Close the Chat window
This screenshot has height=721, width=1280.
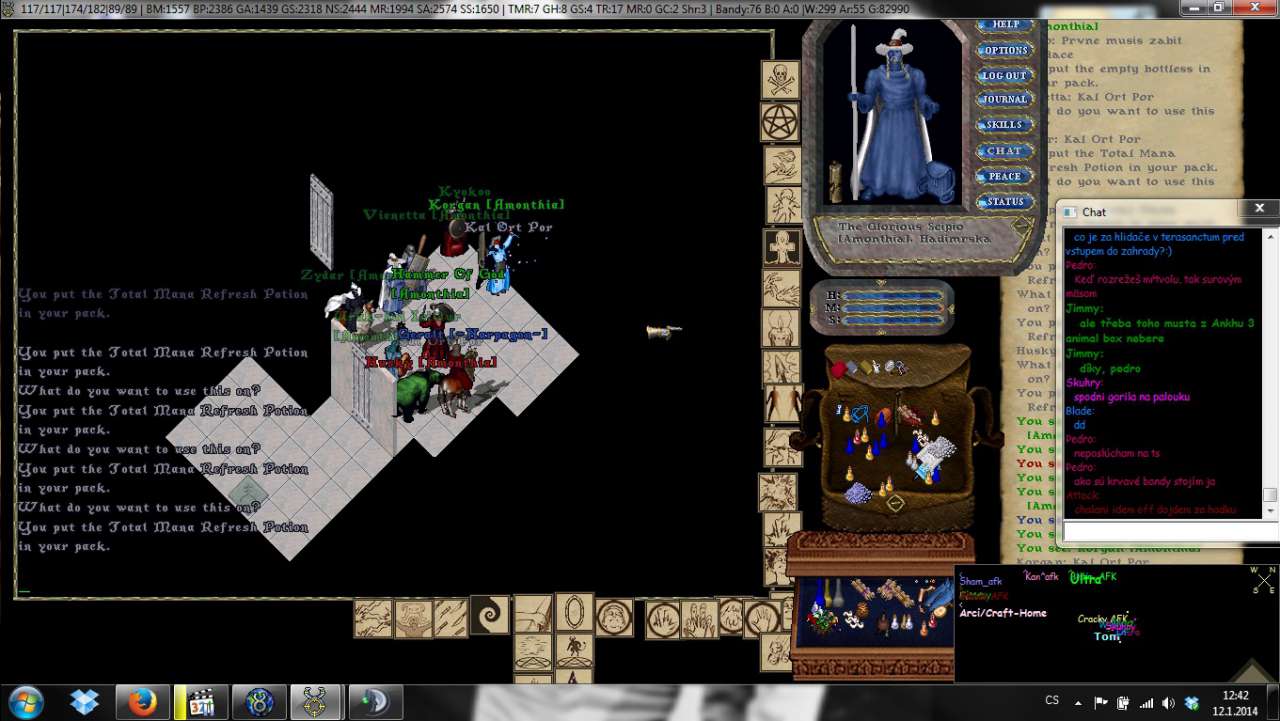click(x=1258, y=208)
